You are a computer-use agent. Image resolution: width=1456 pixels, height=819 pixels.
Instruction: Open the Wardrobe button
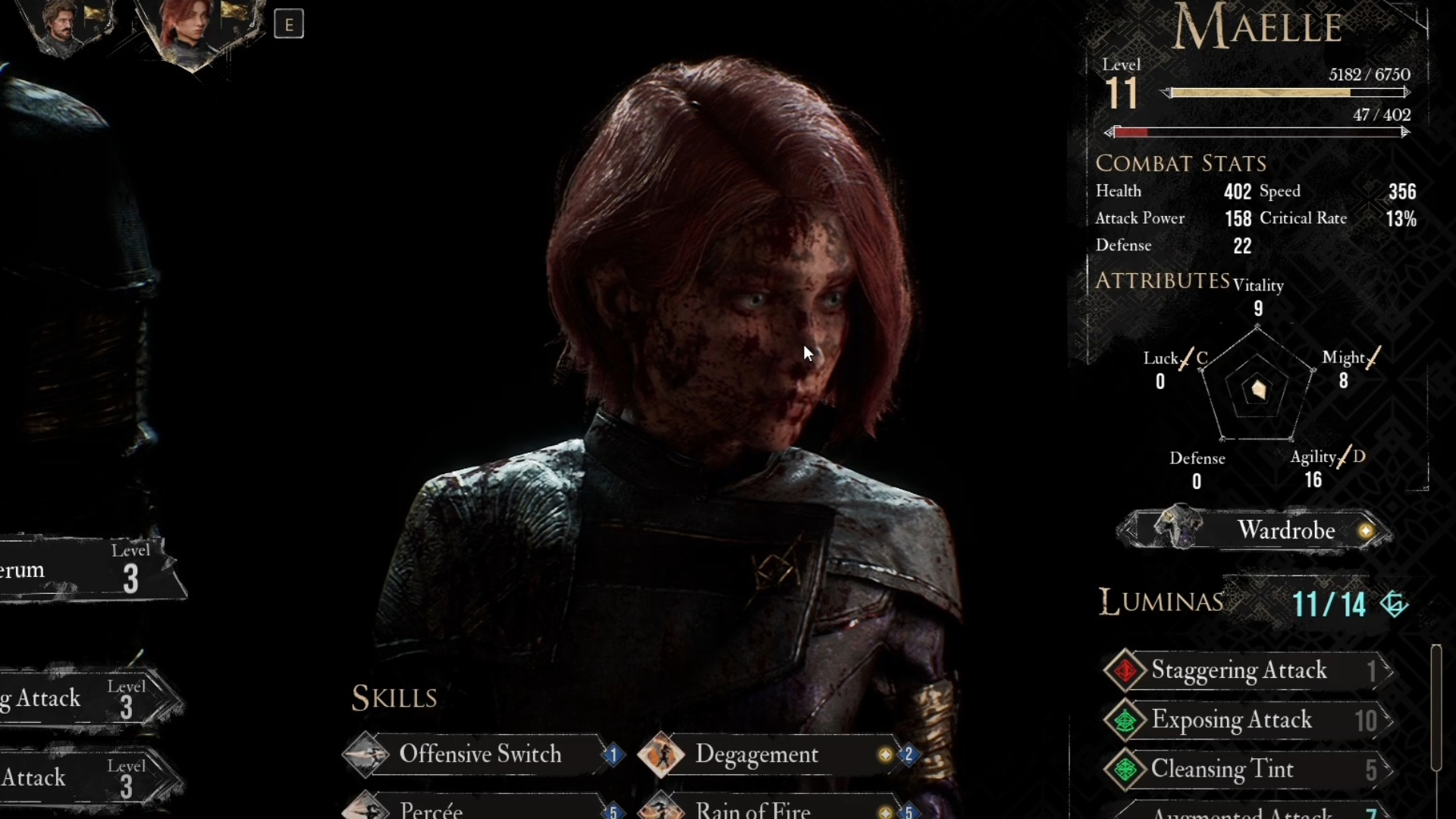pos(1256,530)
